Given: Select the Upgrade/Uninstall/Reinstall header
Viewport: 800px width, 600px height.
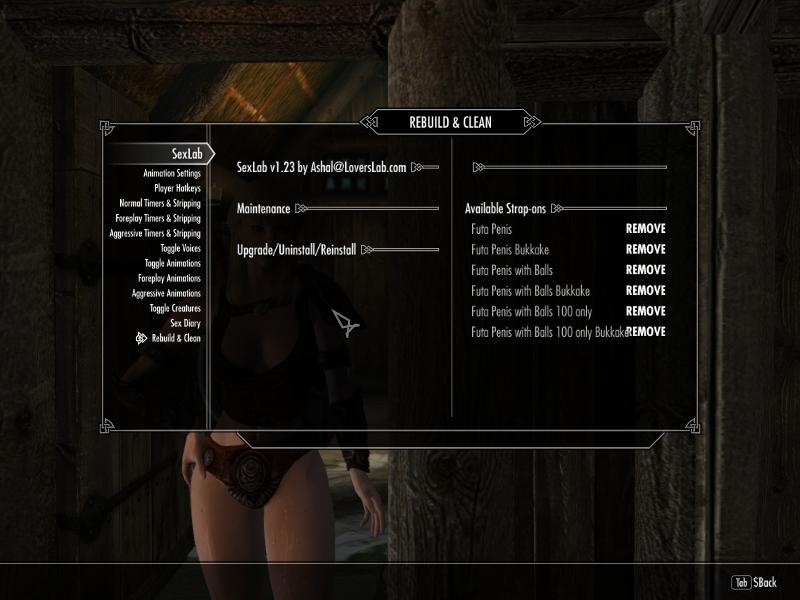Looking at the screenshot, I should click(x=297, y=249).
